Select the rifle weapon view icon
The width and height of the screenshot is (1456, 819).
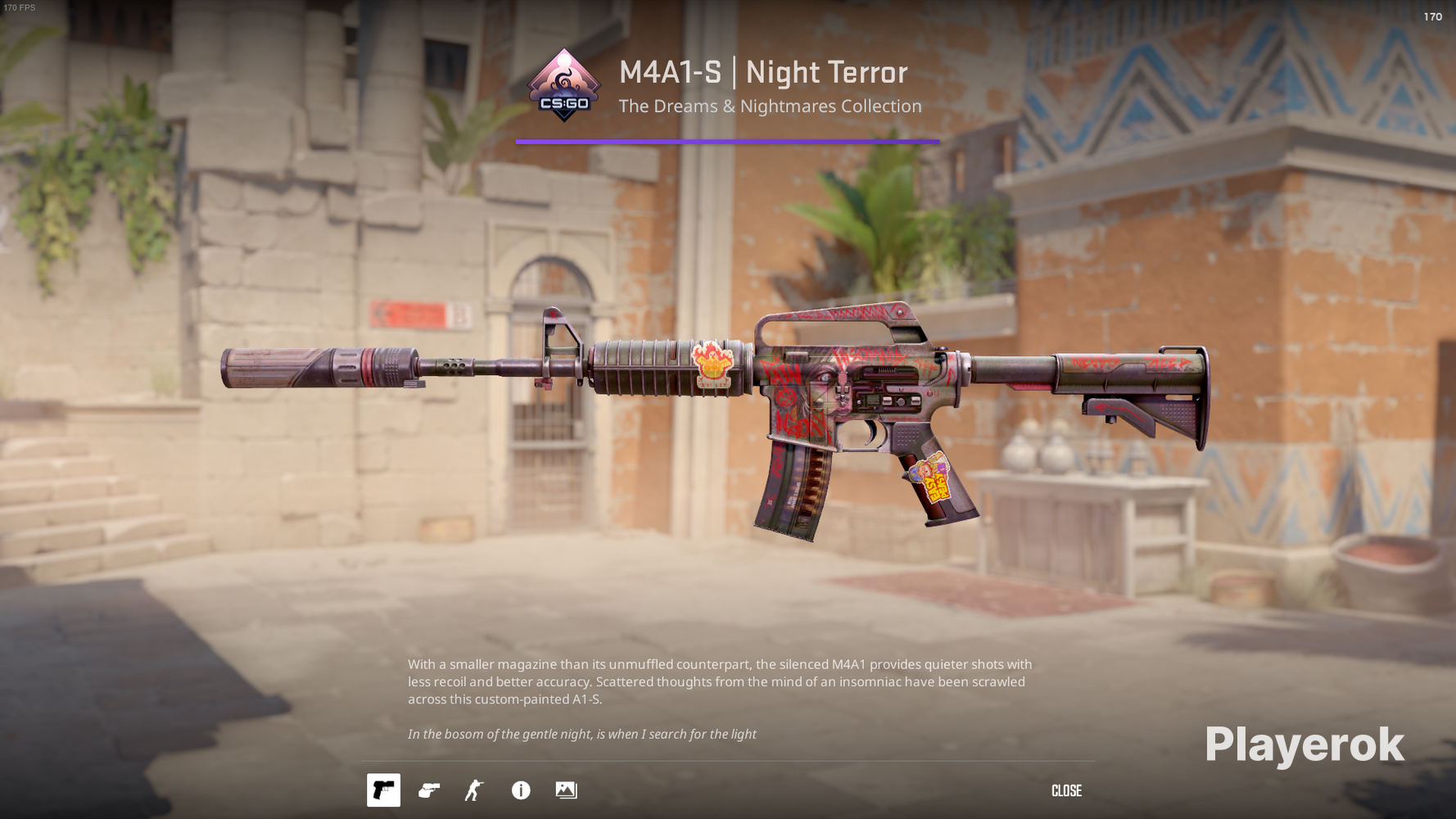383,790
